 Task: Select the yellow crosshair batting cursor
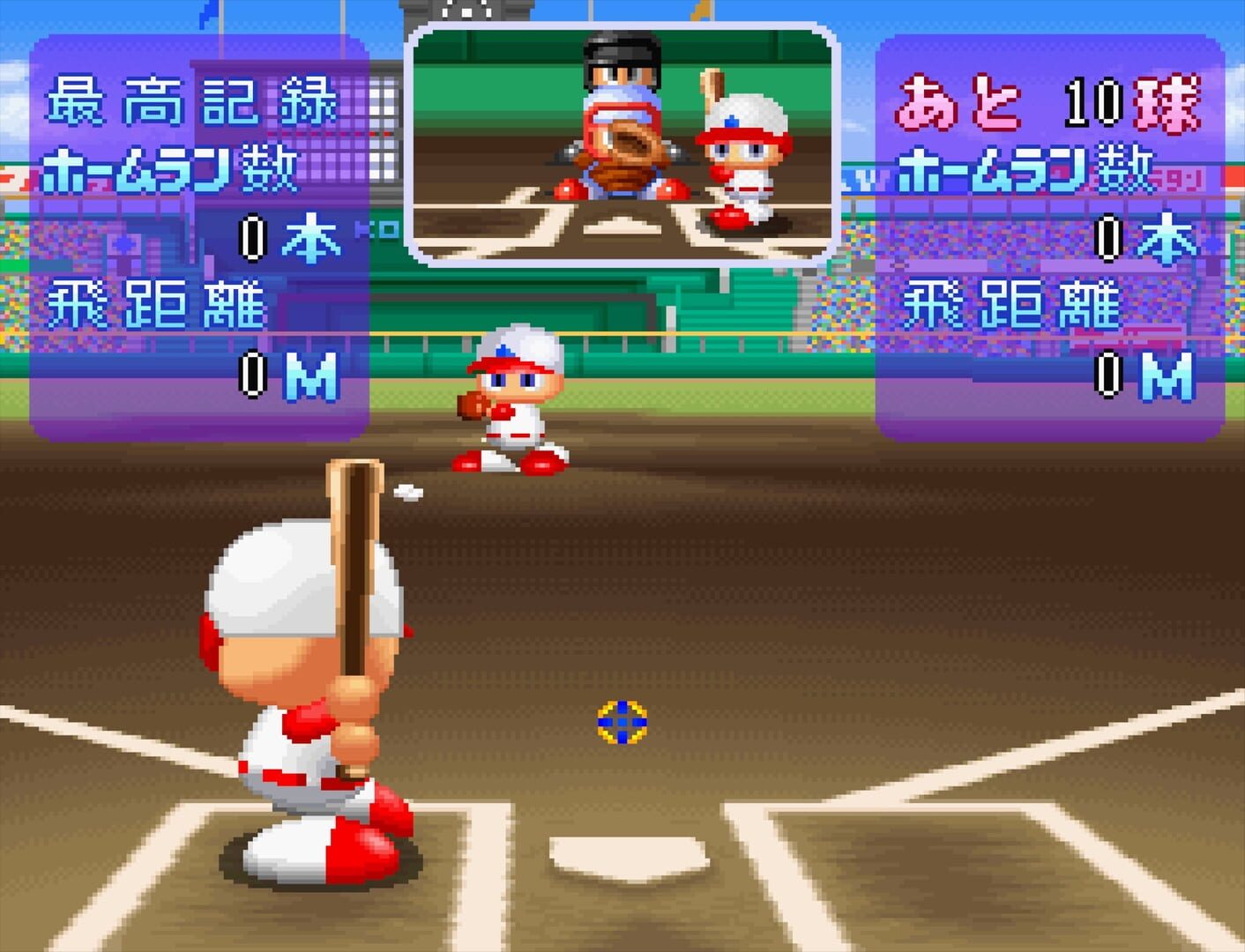622,721
